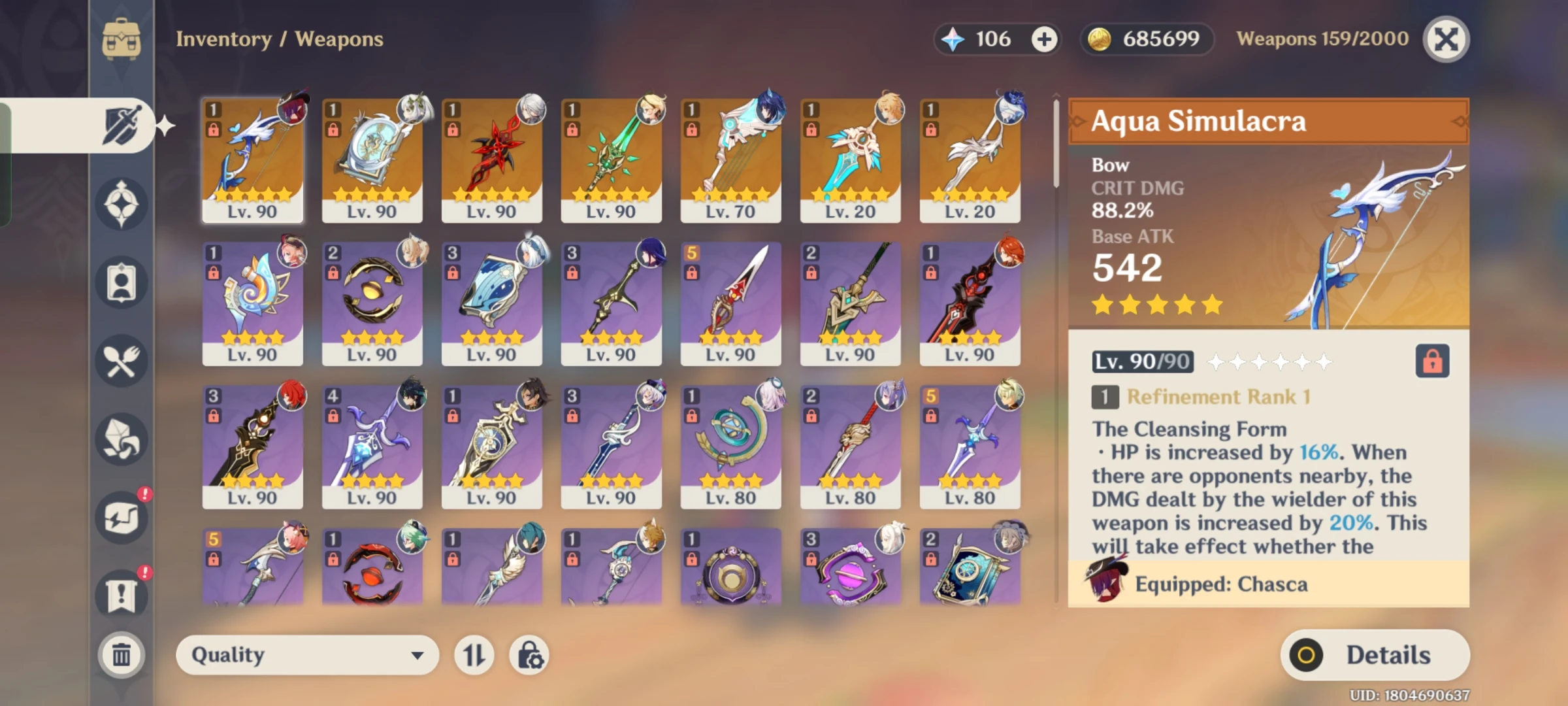Image resolution: width=1568 pixels, height=706 pixels.
Task: Toggle the ascending/descending sort order
Action: [474, 654]
